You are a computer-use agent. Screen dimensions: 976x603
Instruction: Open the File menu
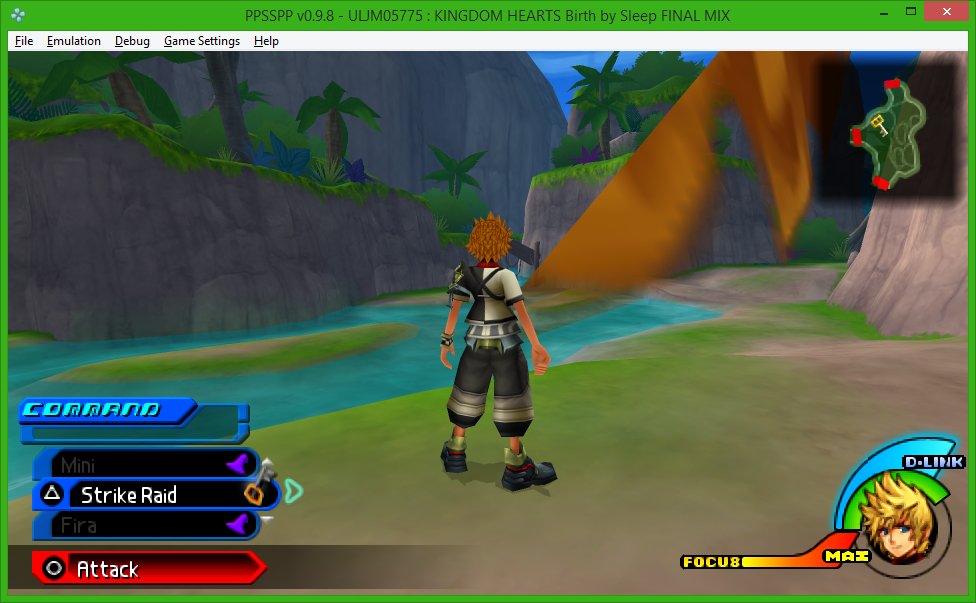coord(24,41)
